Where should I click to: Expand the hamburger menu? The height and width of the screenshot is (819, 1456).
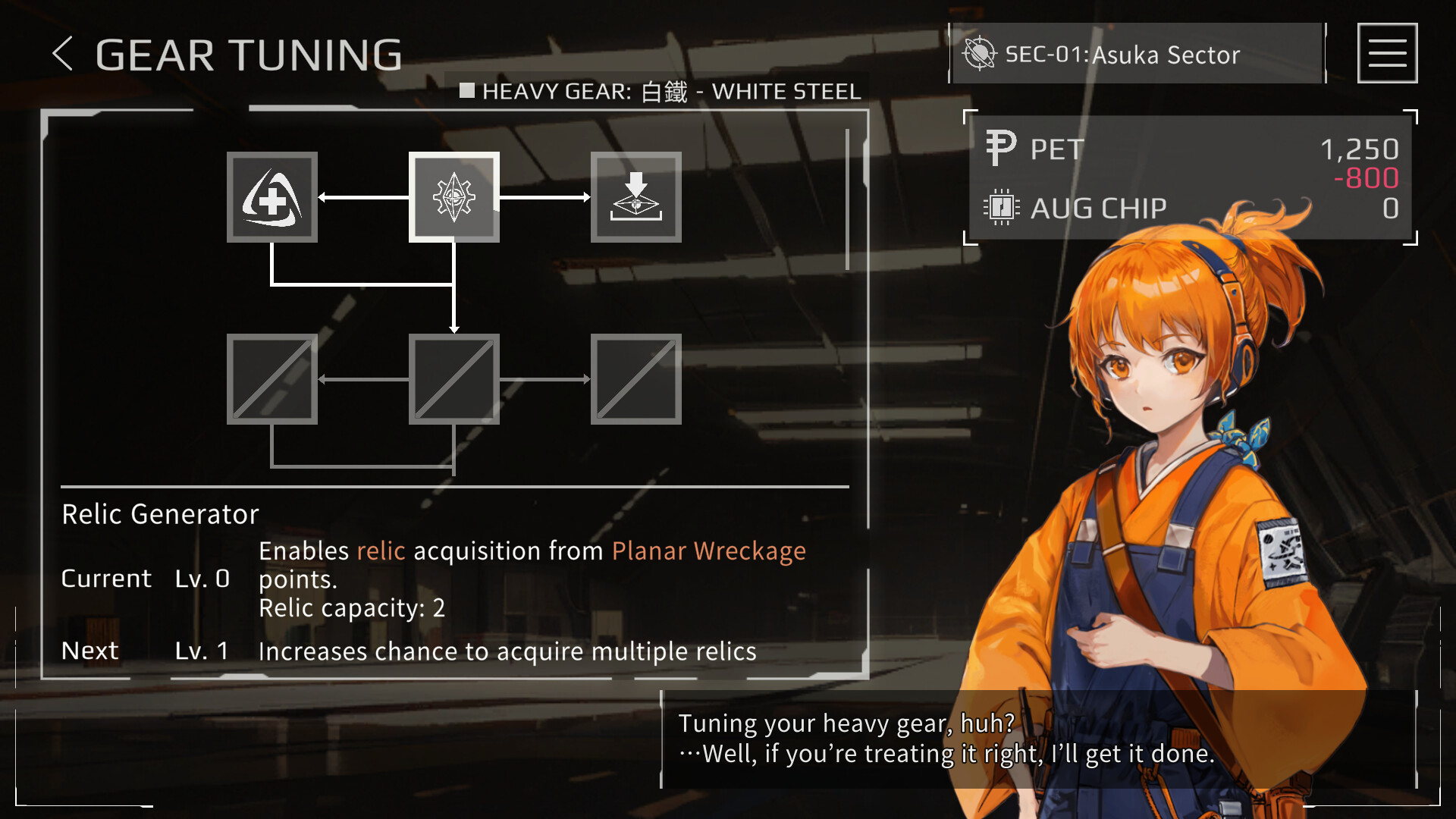pyautogui.click(x=1387, y=52)
